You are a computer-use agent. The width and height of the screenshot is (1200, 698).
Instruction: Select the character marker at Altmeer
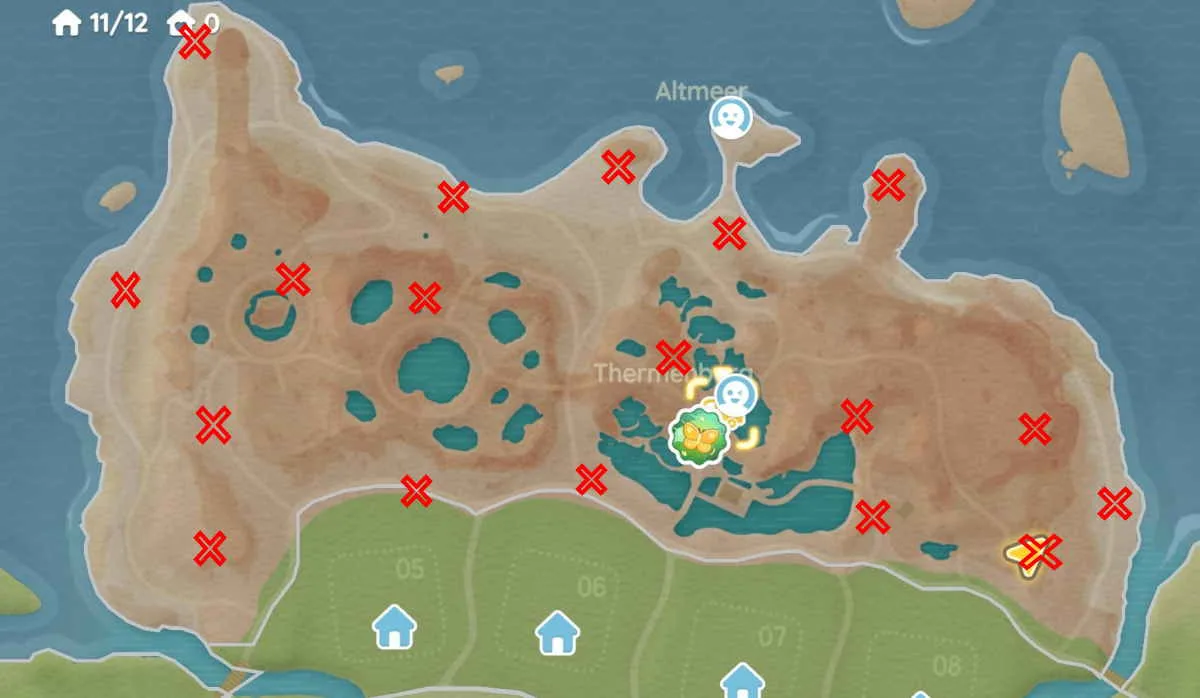730,118
